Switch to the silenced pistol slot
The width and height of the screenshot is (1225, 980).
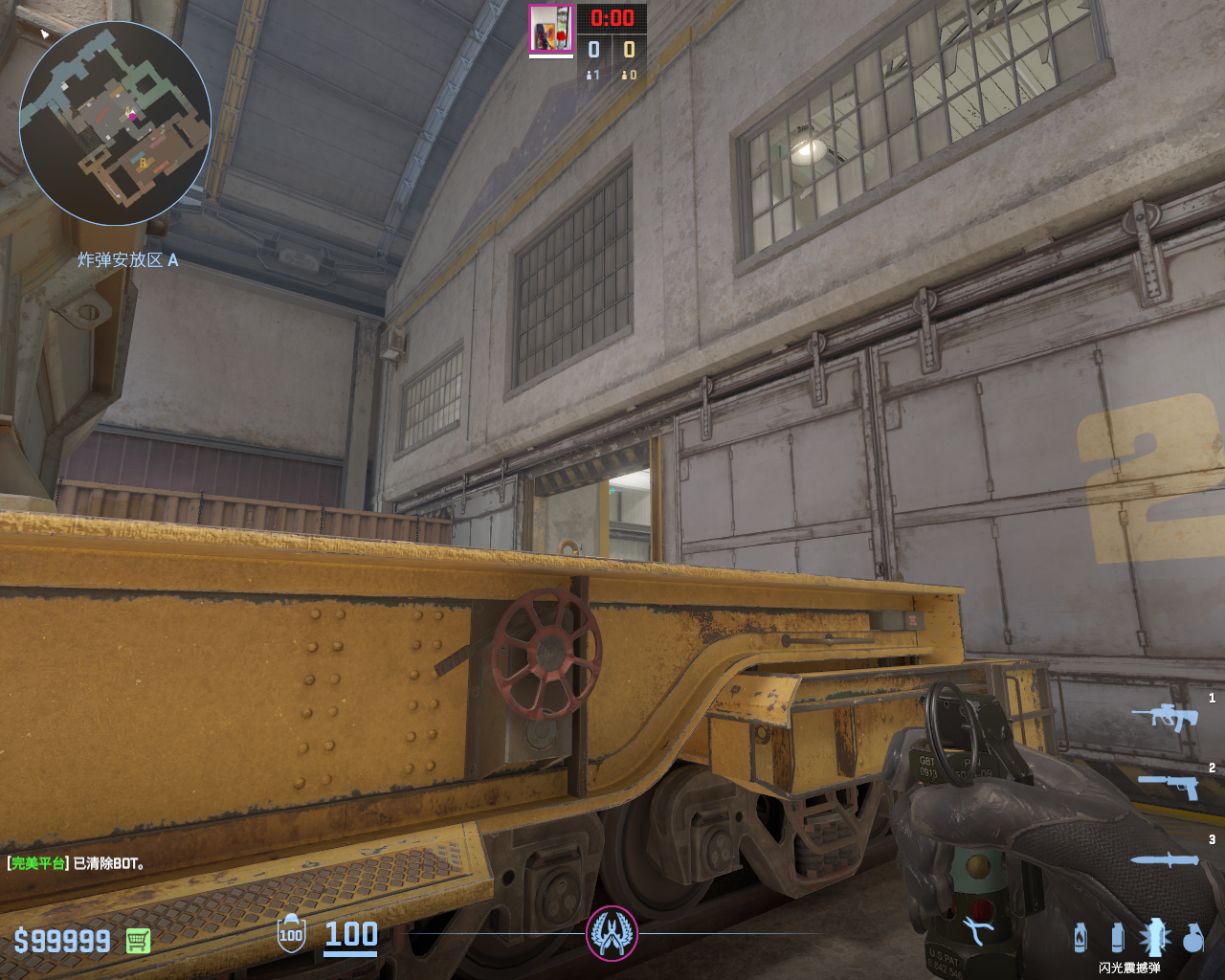click(1169, 787)
